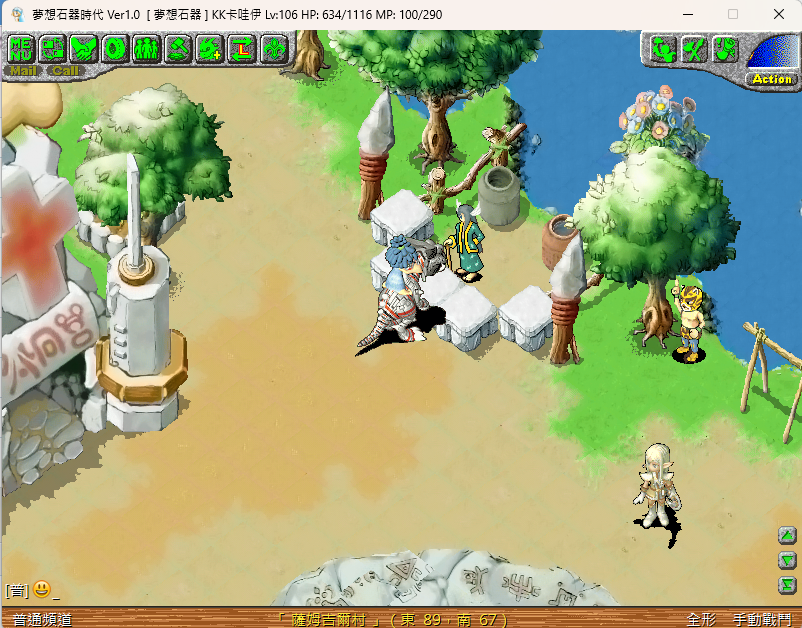Click the Call button
The height and width of the screenshot is (628, 802).
(x=66, y=71)
